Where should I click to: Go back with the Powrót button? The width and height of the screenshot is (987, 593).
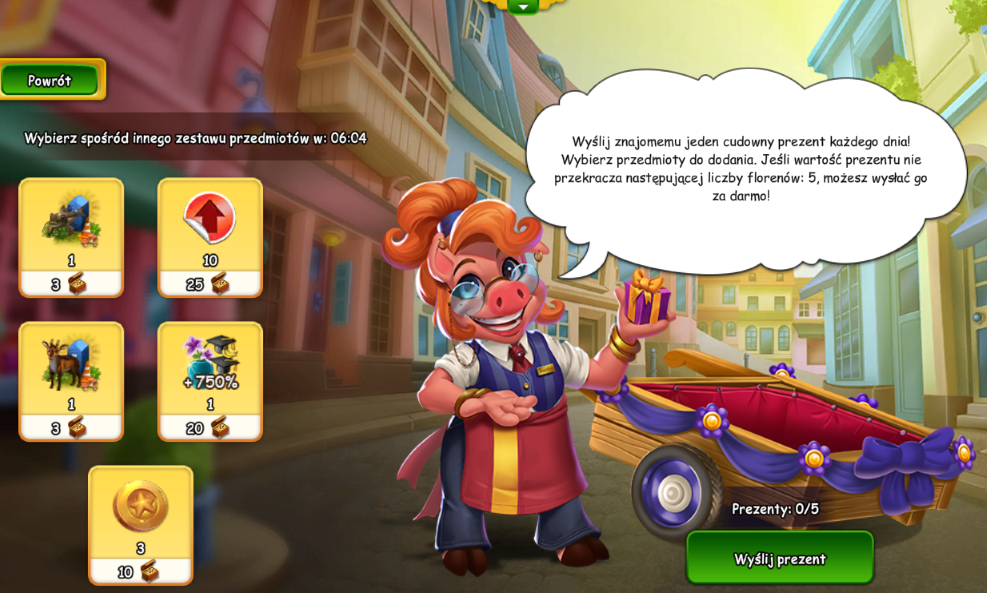(50, 80)
